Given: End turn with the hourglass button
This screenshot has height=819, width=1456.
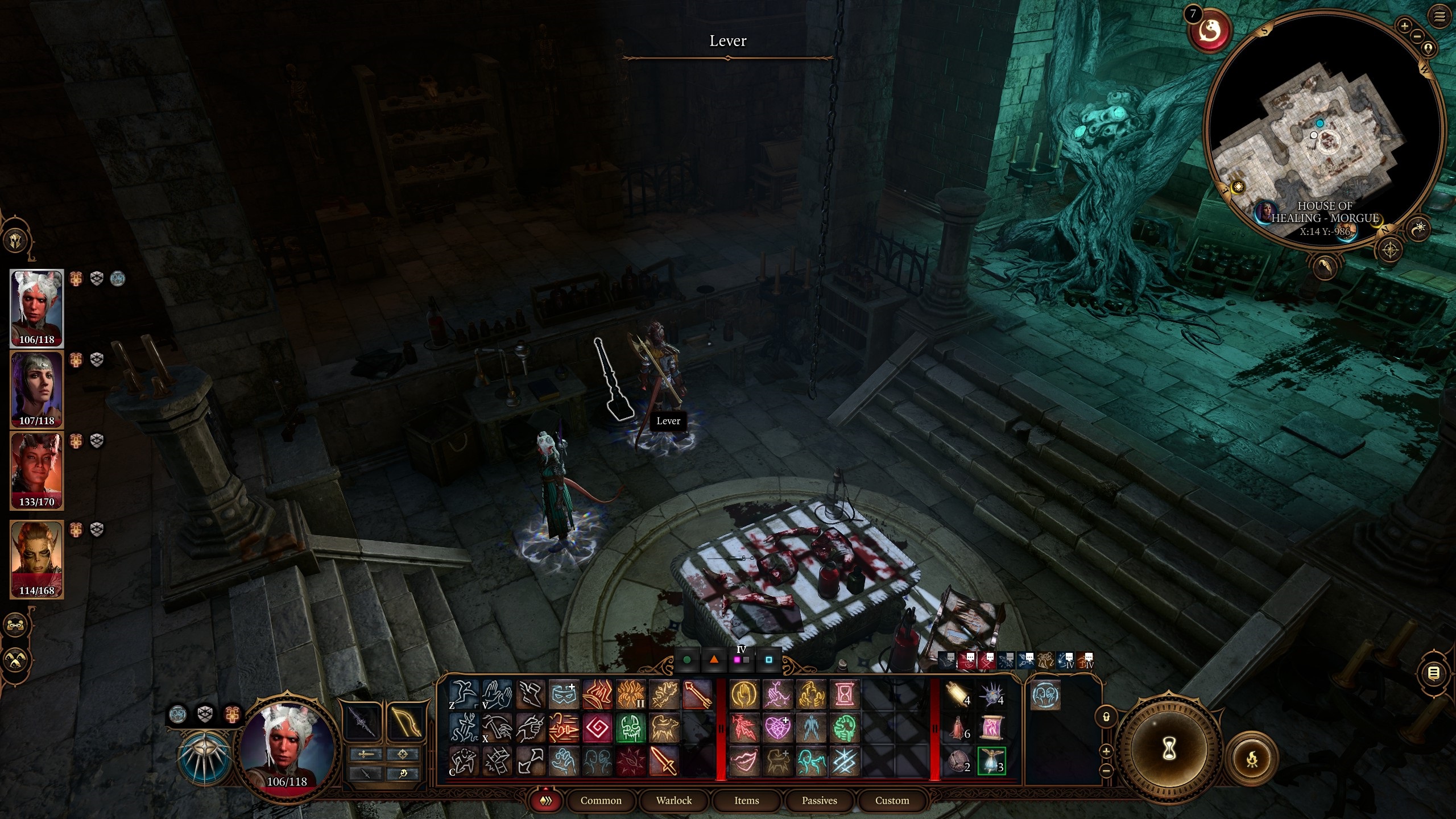Looking at the screenshot, I should point(1168,750).
